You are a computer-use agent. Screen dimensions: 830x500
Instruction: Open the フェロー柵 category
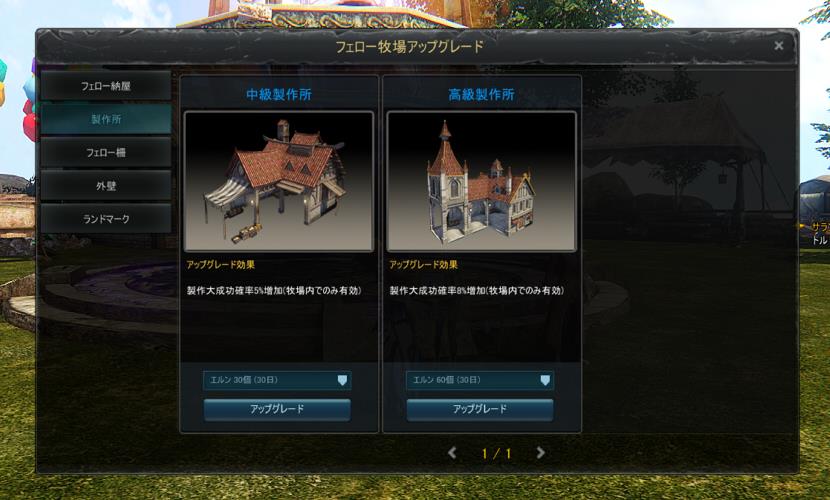(105, 152)
